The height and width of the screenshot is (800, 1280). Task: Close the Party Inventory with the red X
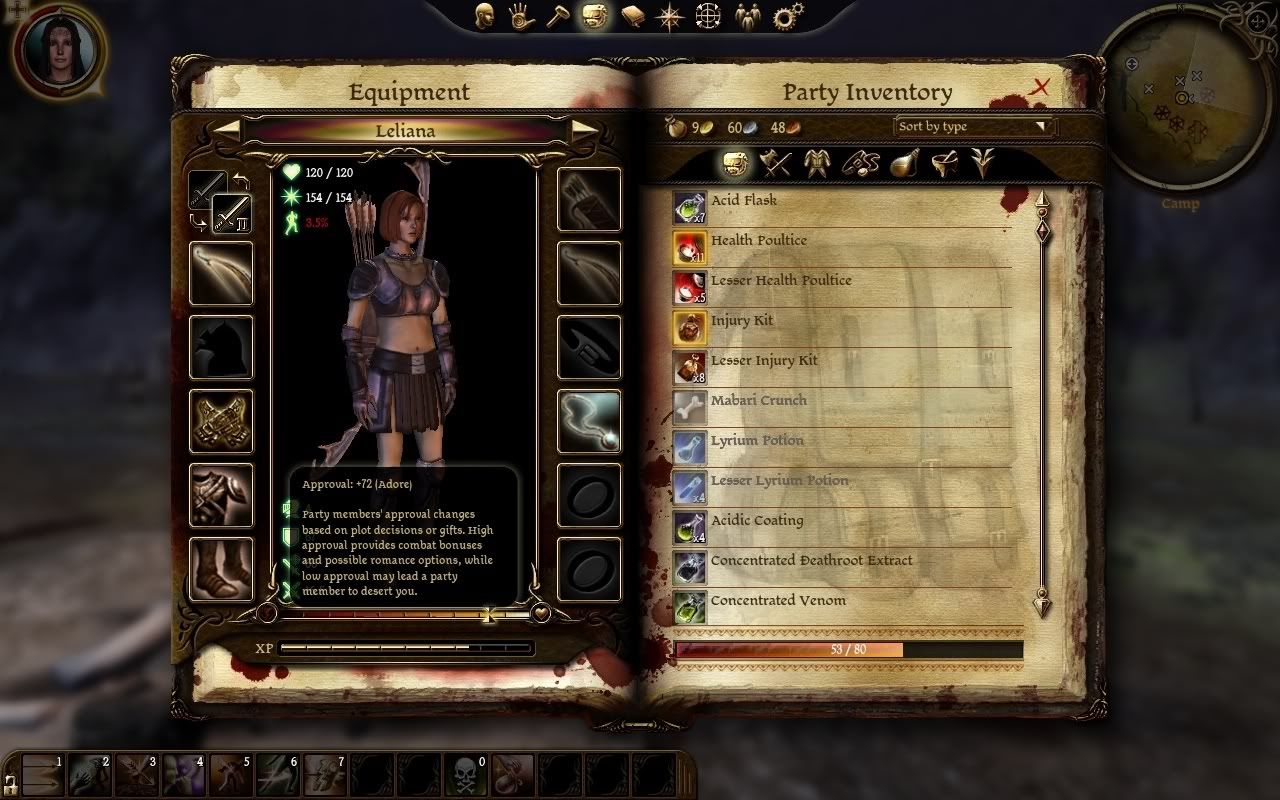[1040, 88]
